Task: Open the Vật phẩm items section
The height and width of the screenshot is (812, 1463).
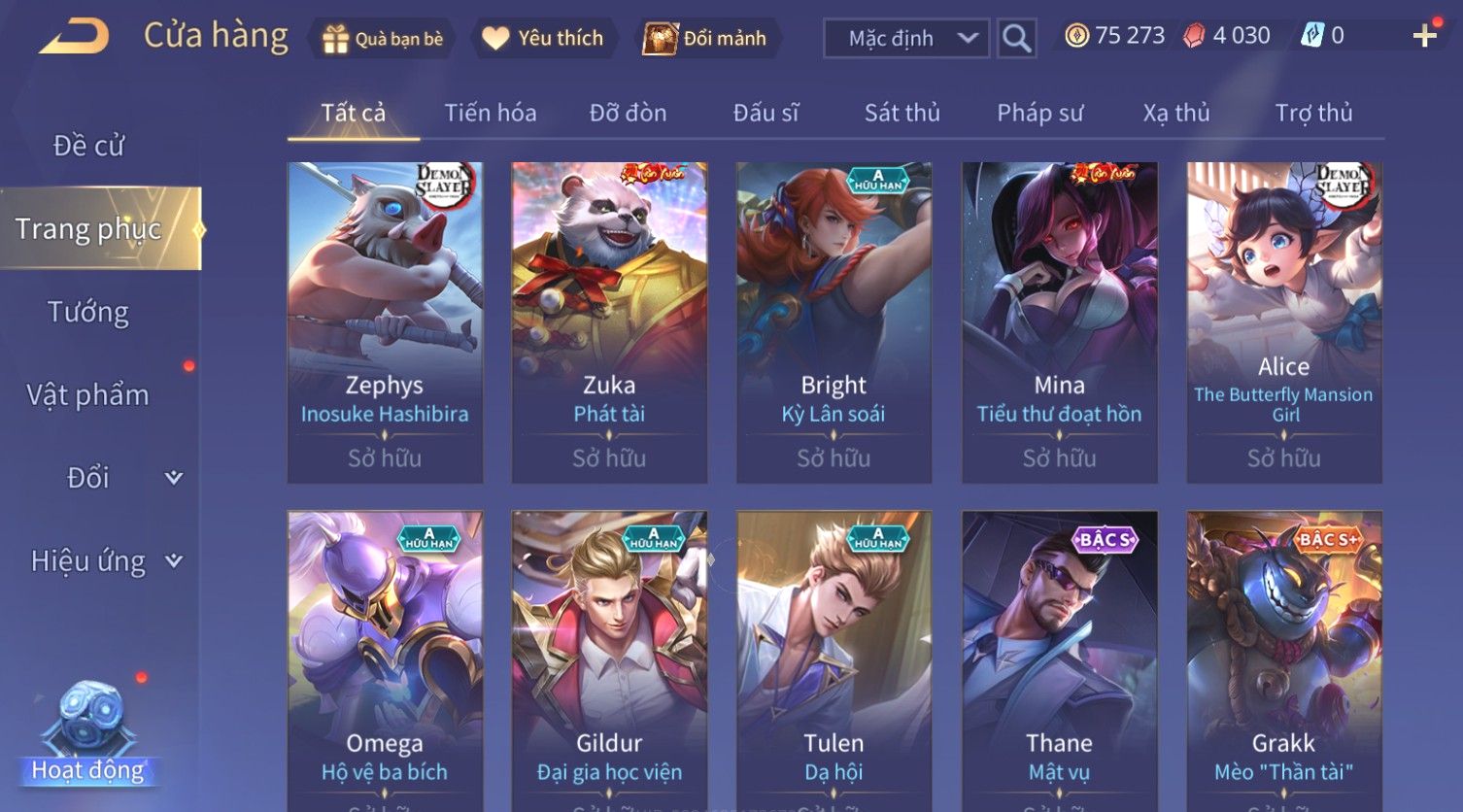Action: (x=88, y=395)
